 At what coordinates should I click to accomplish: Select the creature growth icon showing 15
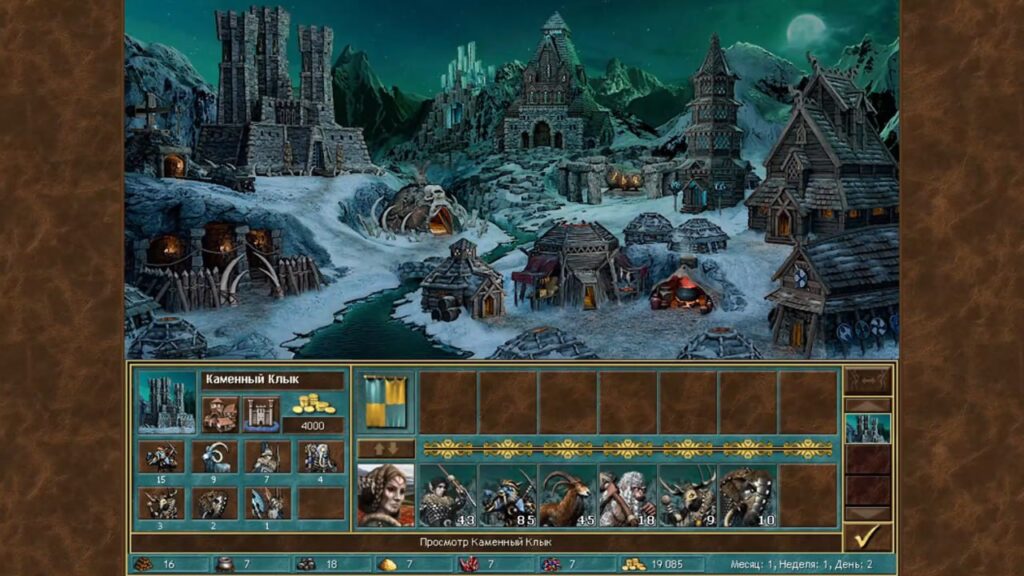pyautogui.click(x=161, y=456)
